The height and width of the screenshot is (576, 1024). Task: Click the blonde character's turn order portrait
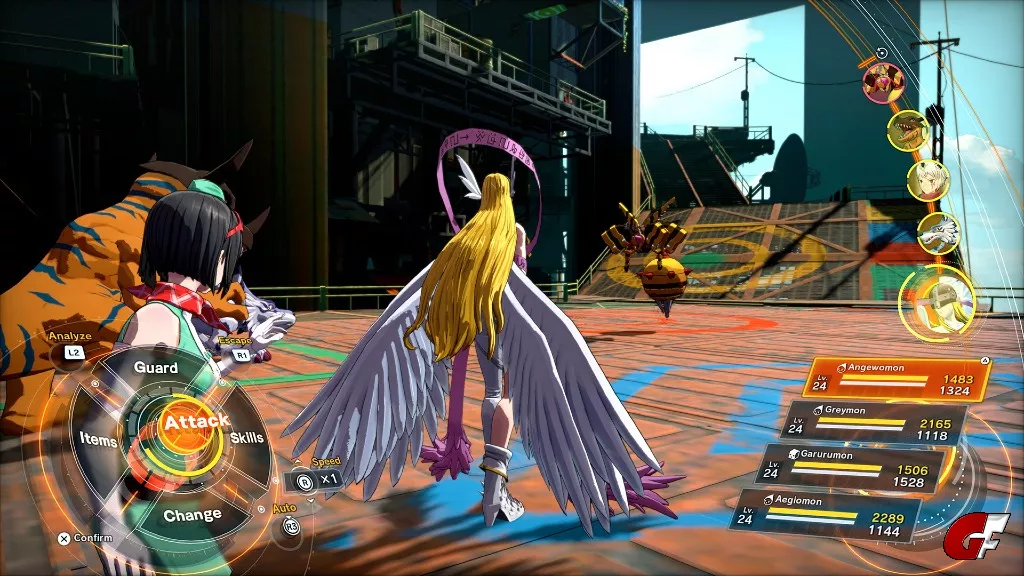pos(927,181)
